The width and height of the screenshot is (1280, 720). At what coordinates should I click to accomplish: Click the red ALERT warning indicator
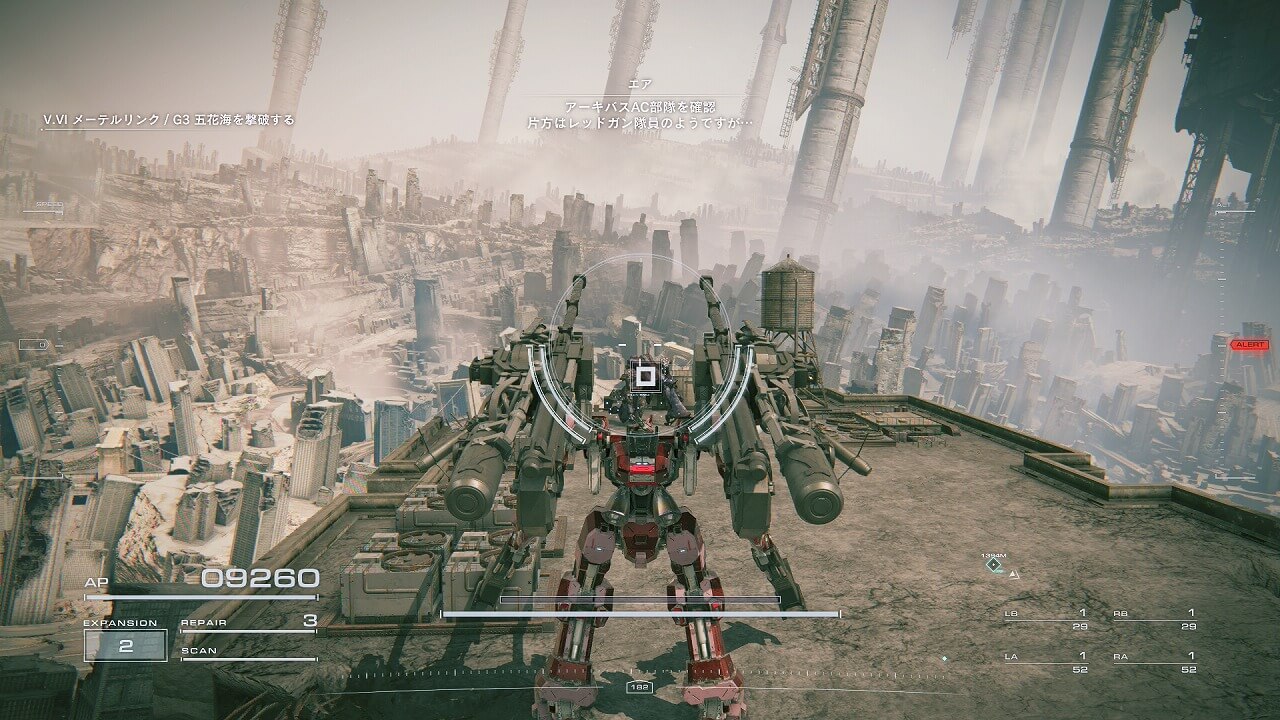(x=1249, y=344)
